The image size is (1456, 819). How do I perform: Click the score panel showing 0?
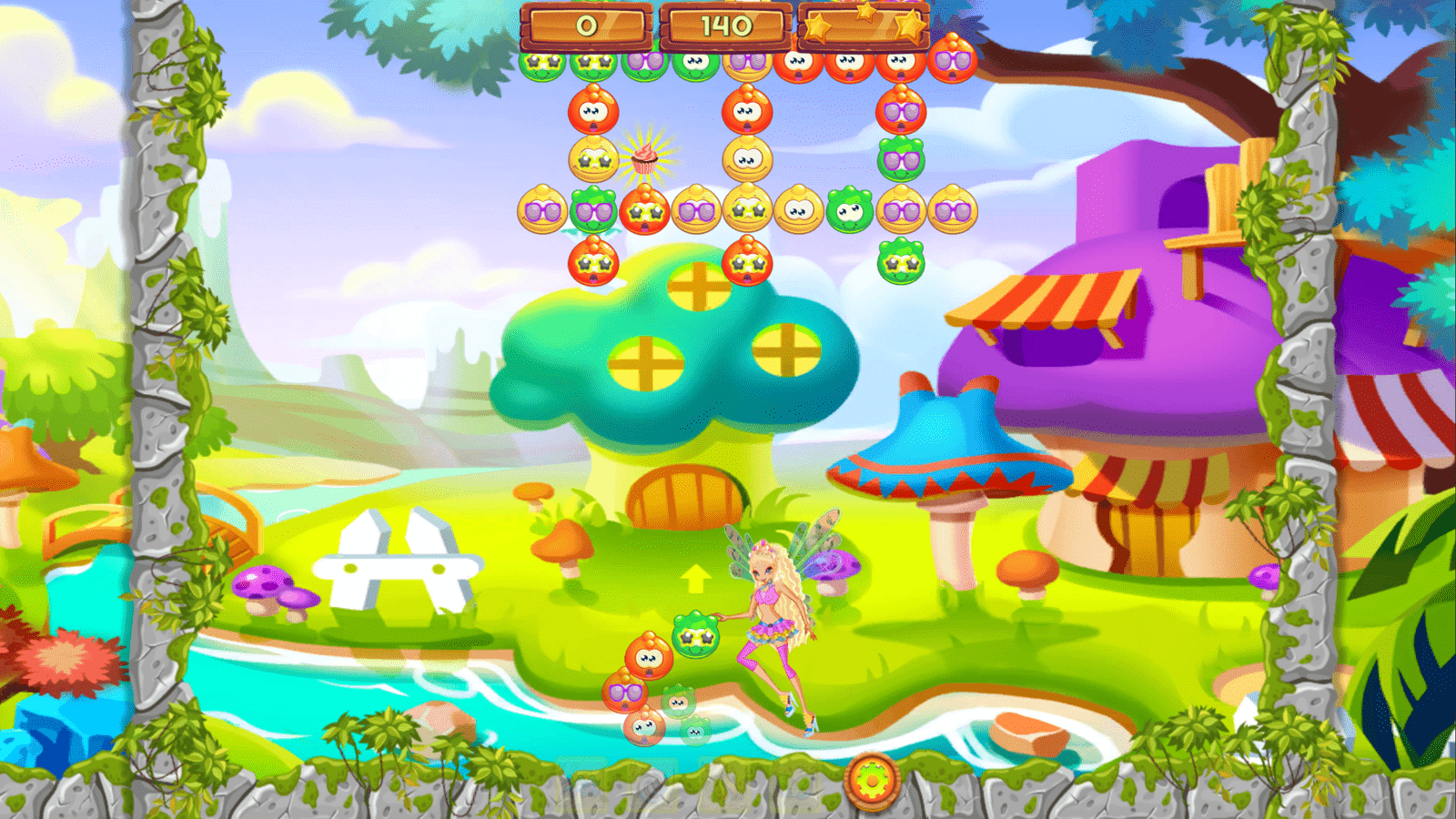pos(584,25)
